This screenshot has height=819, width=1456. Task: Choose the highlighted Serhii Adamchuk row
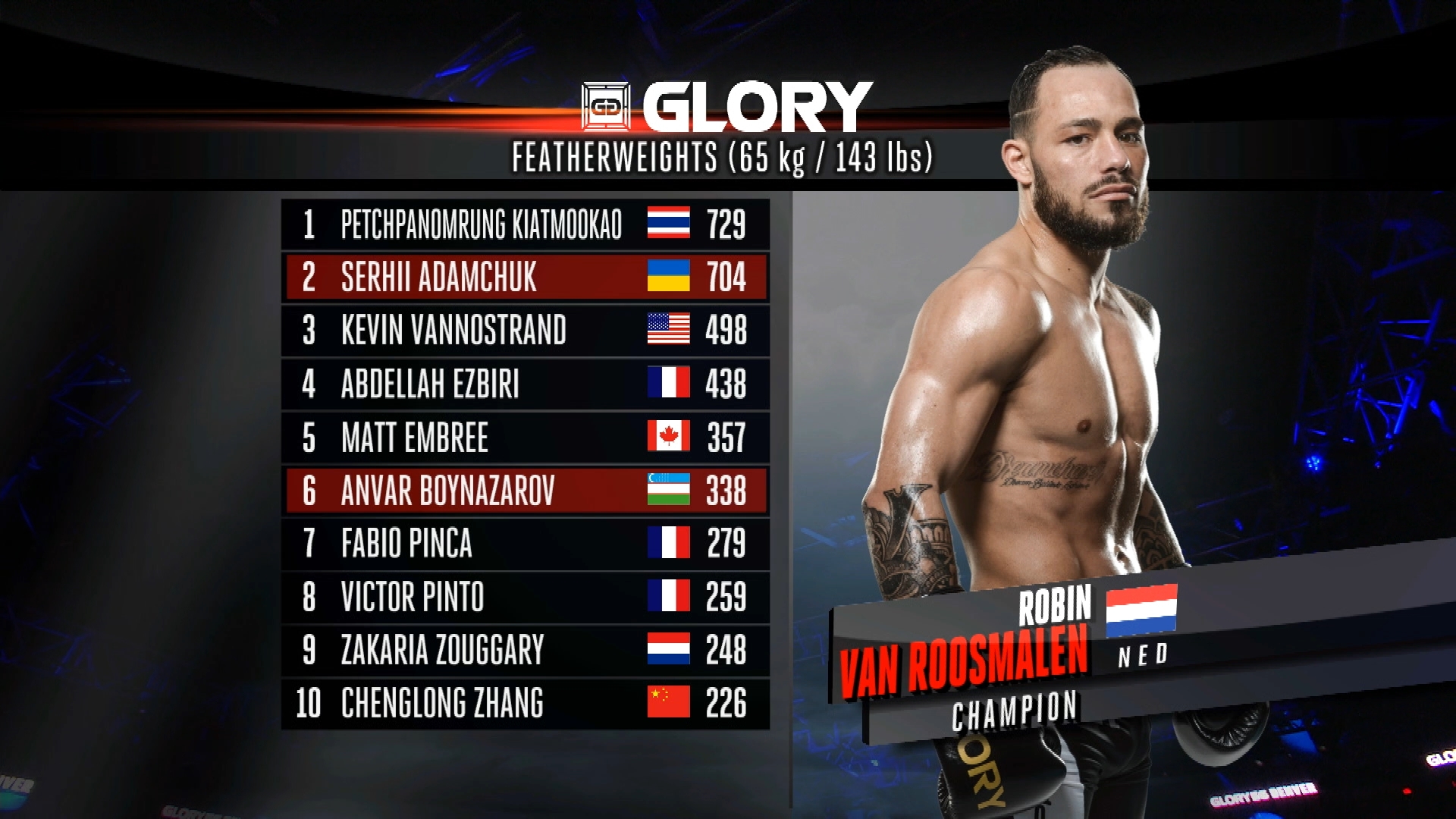[x=525, y=277]
